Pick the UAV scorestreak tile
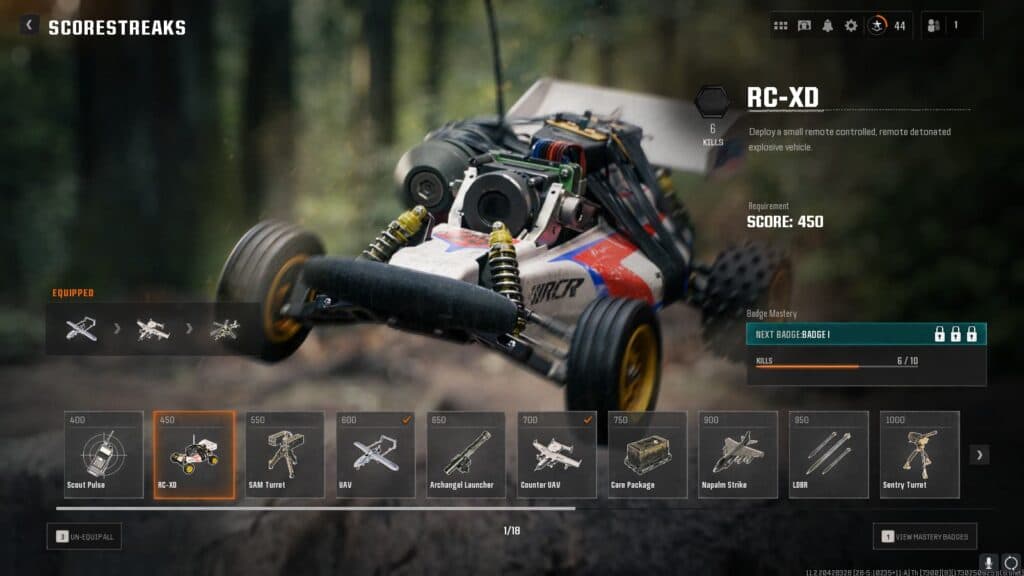This screenshot has height=576, width=1024. 375,454
